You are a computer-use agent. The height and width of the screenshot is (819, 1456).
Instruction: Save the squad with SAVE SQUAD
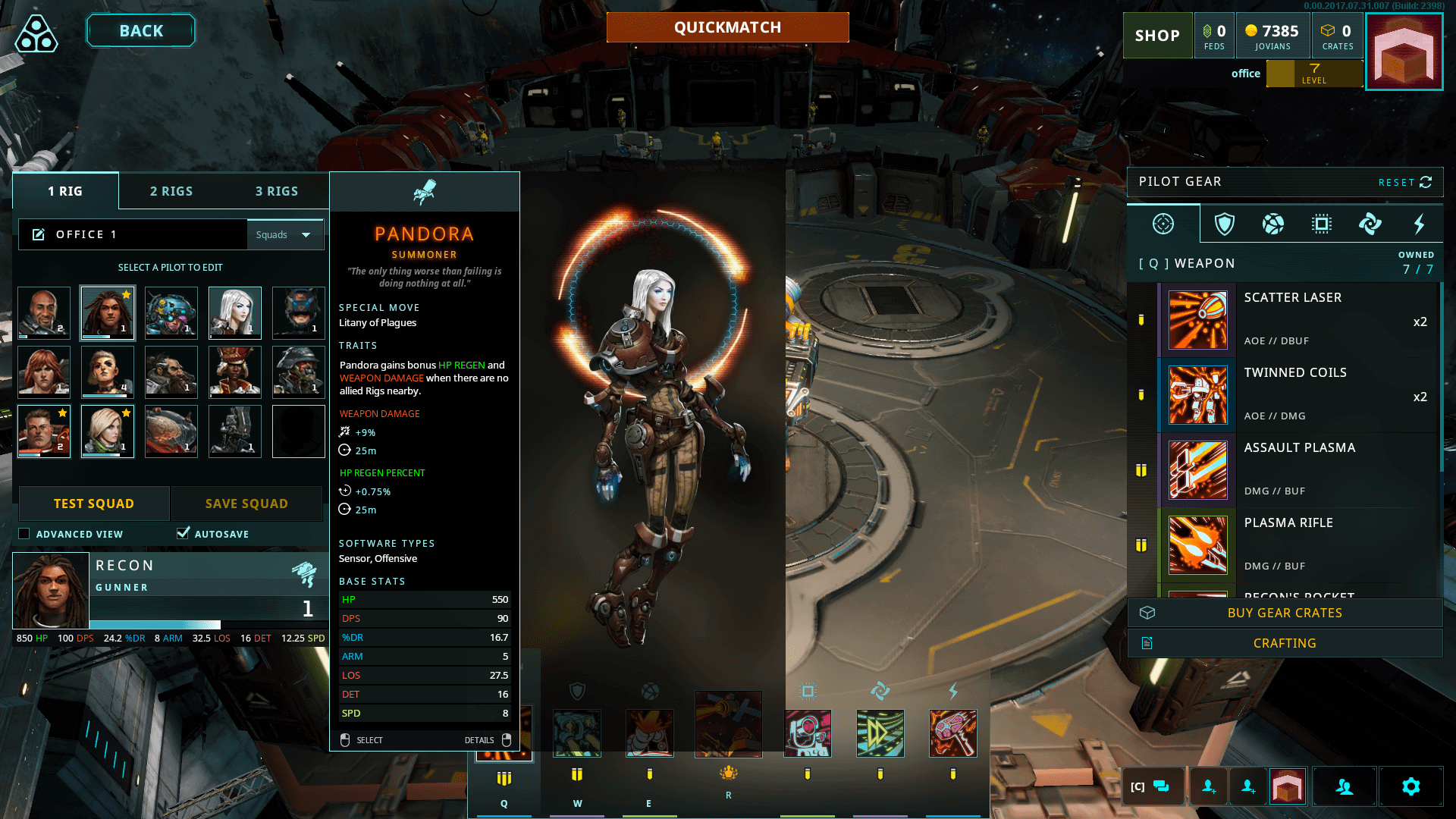click(x=246, y=504)
